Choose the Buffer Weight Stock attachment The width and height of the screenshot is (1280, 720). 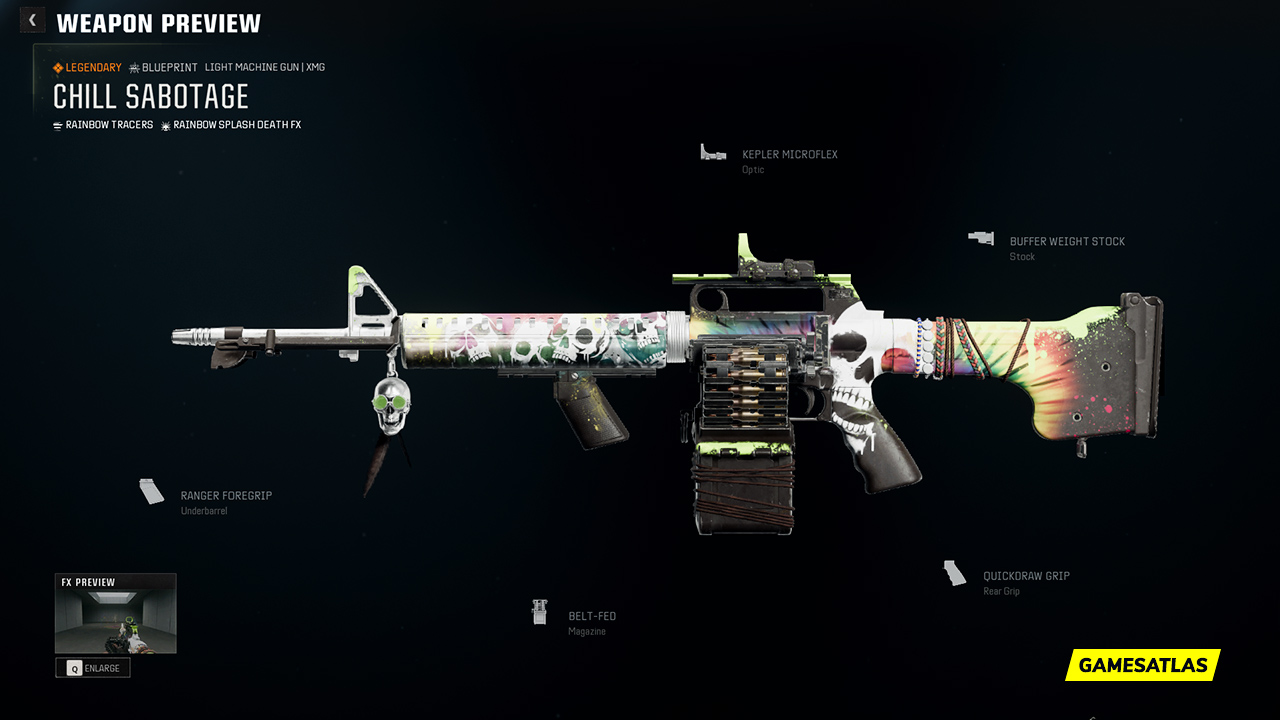click(x=1066, y=242)
